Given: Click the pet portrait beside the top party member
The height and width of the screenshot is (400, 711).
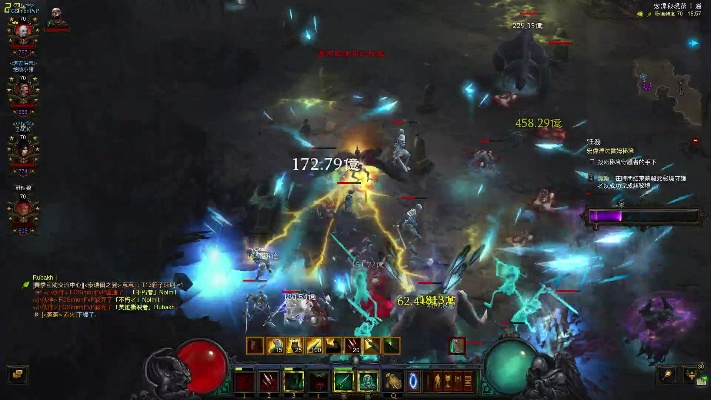Looking at the screenshot, I should point(56,14).
